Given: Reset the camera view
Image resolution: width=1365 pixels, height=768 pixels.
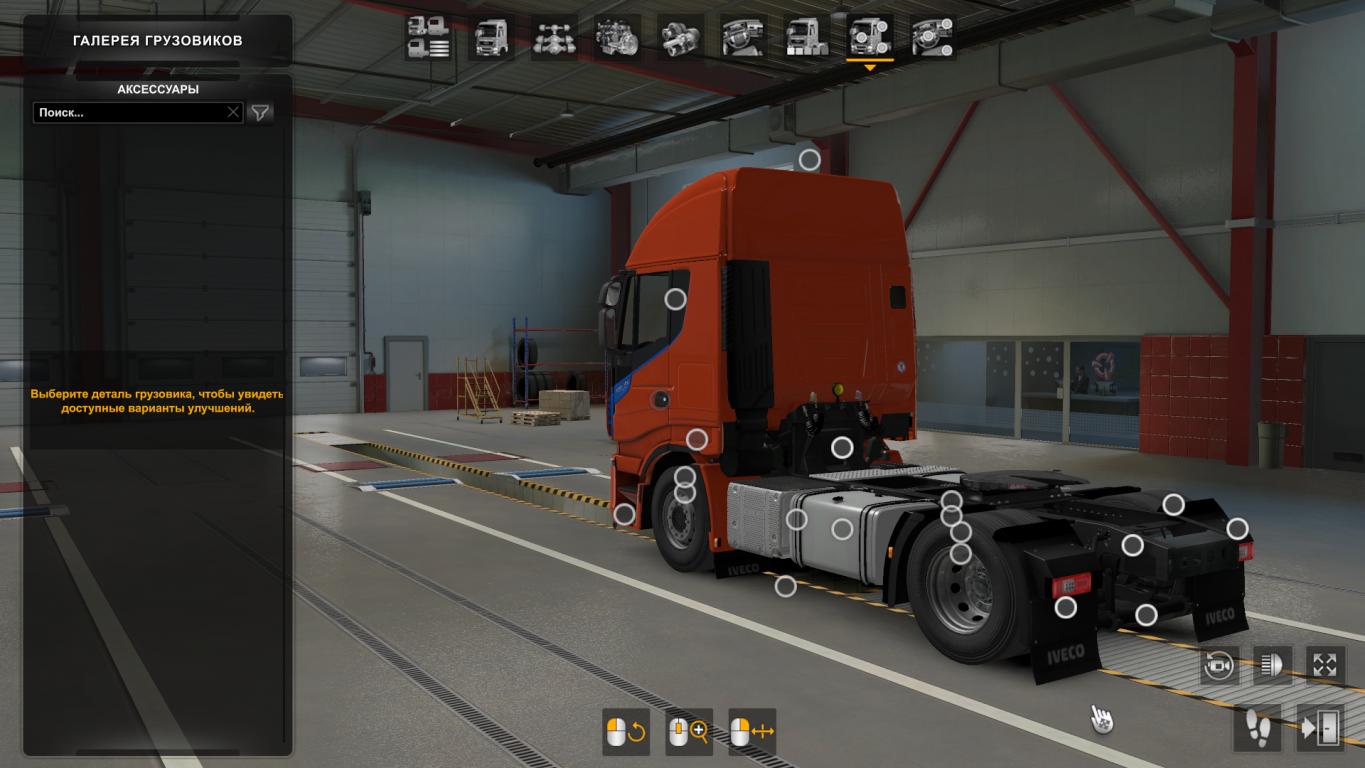Looking at the screenshot, I should pos(1219,665).
